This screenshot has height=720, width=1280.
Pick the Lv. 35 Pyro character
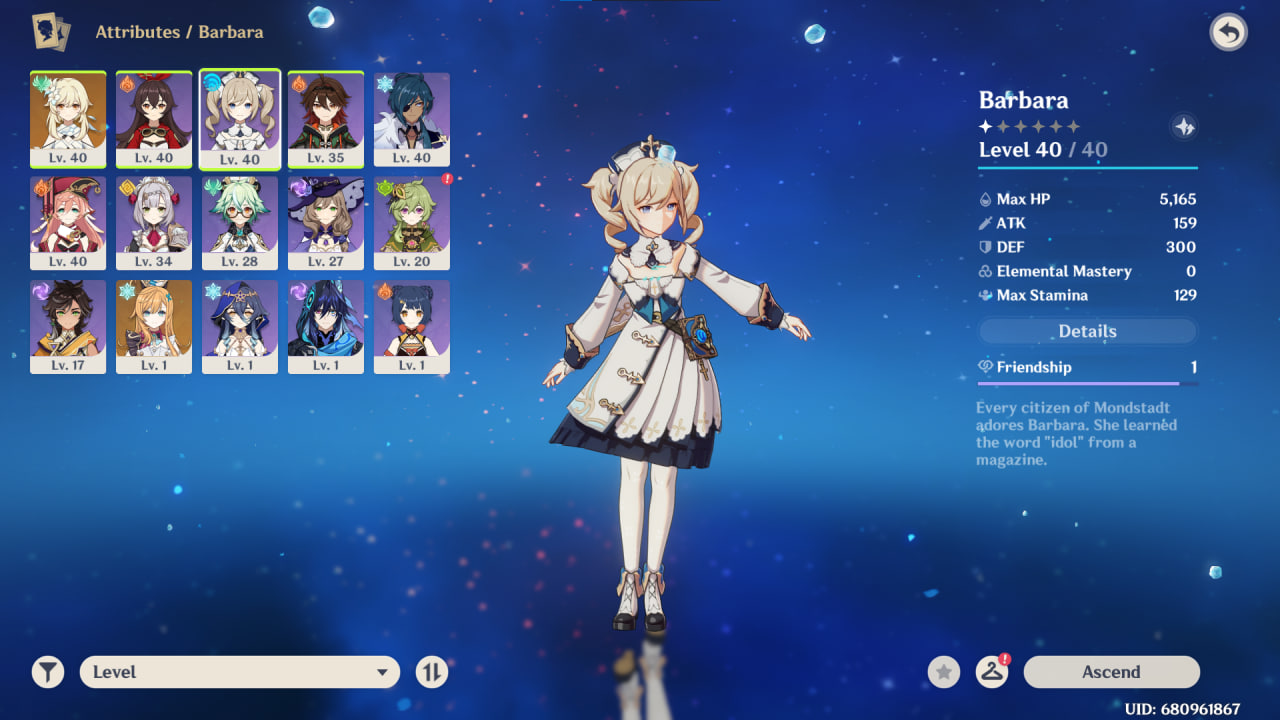coord(326,119)
